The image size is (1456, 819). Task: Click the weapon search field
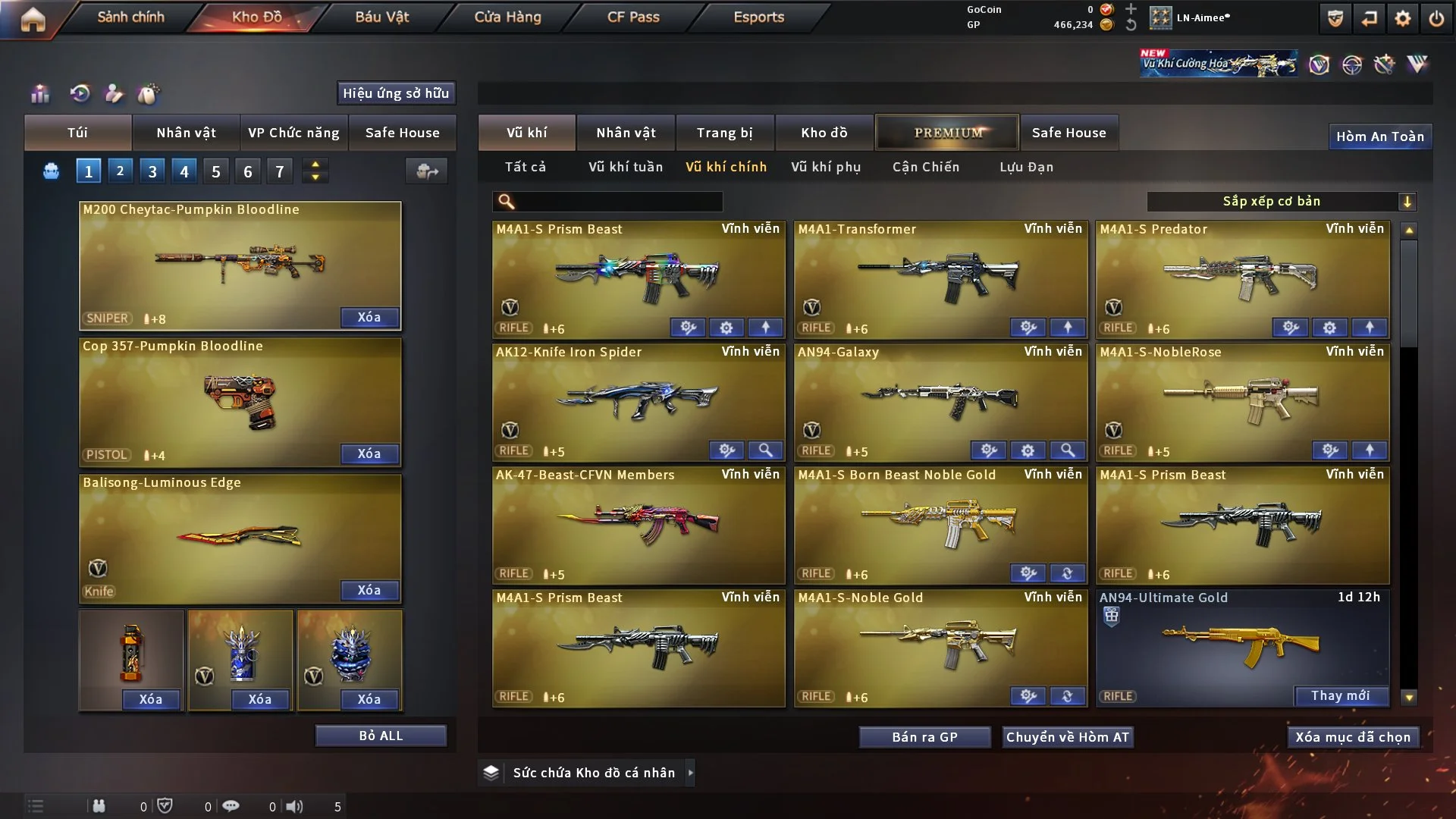(x=618, y=202)
